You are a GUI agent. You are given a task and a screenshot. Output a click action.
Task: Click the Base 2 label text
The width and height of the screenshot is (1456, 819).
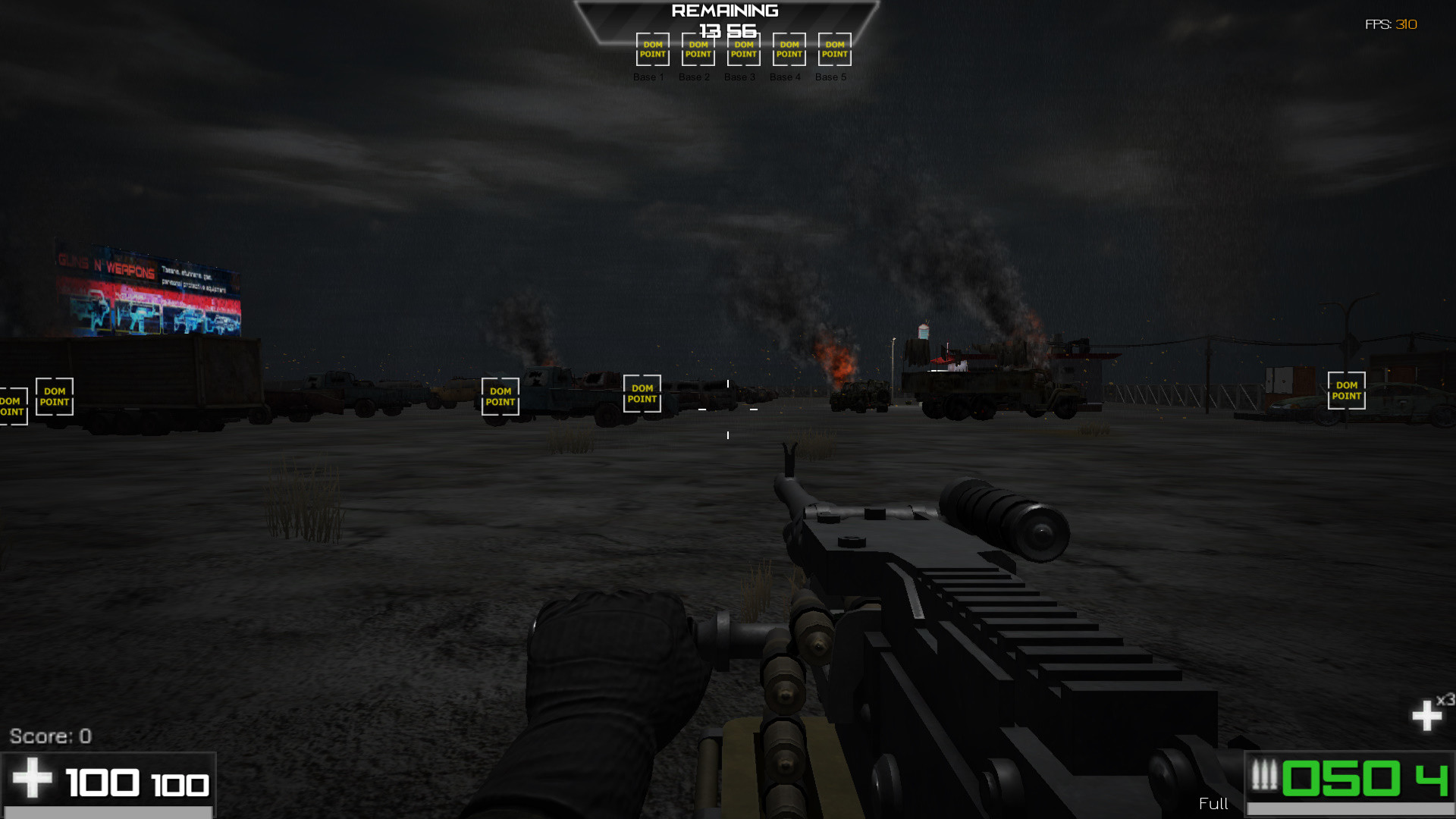pyautogui.click(x=695, y=77)
